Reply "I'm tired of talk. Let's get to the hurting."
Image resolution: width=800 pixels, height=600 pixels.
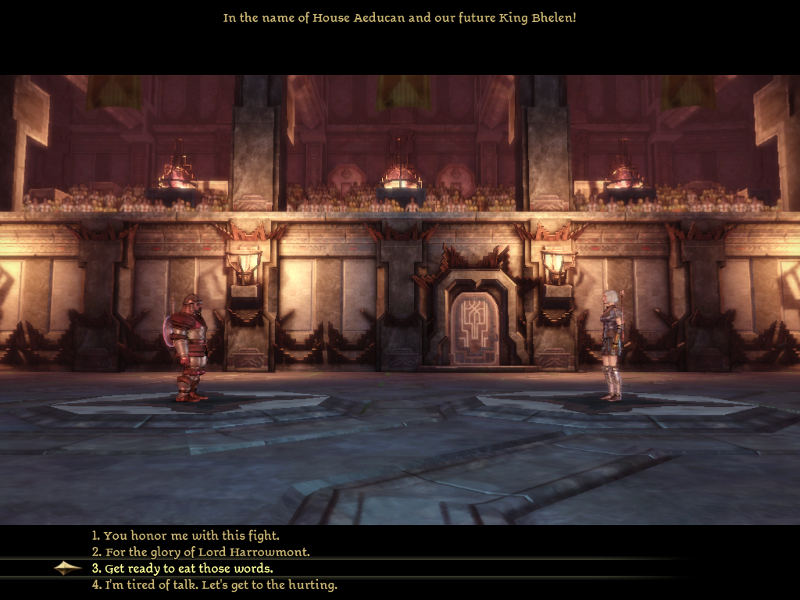coord(214,585)
